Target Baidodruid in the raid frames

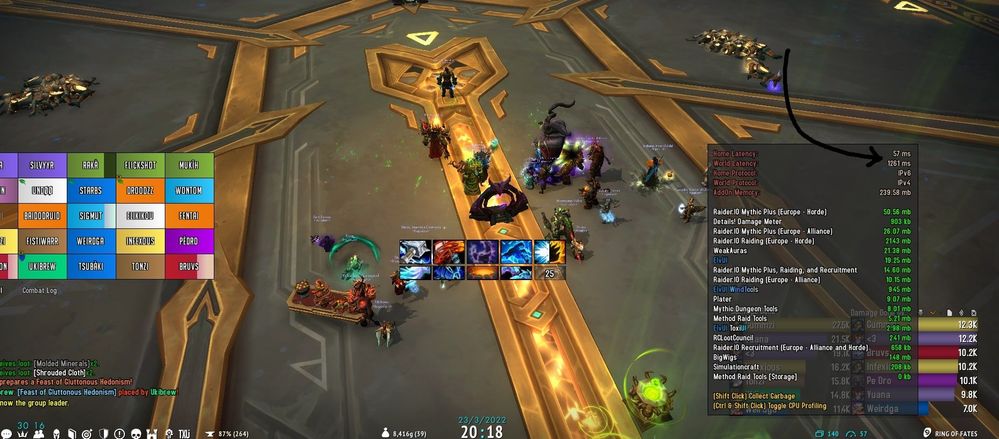43,215
